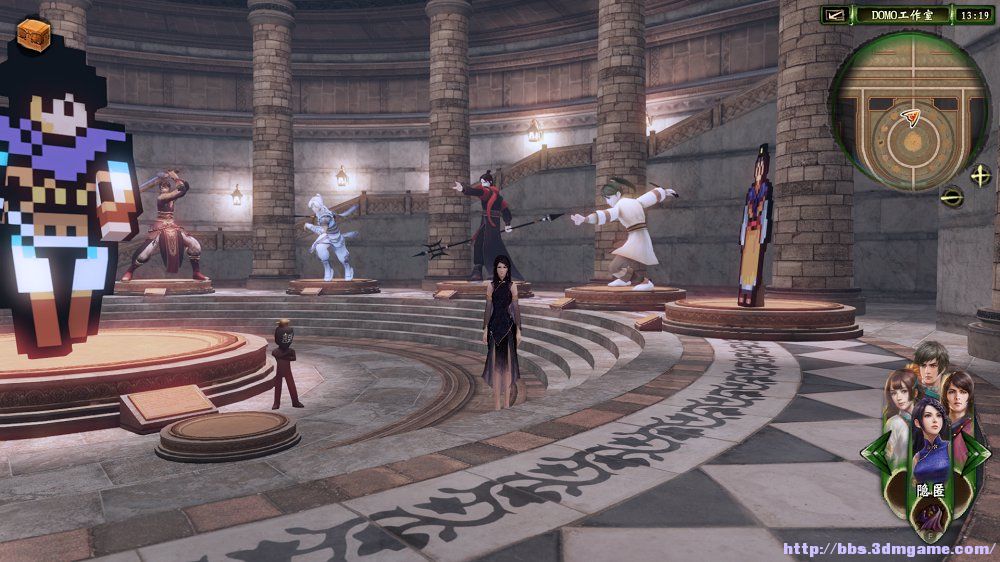Cycle party with the right green arrow
The image size is (1000, 562).
(980, 450)
